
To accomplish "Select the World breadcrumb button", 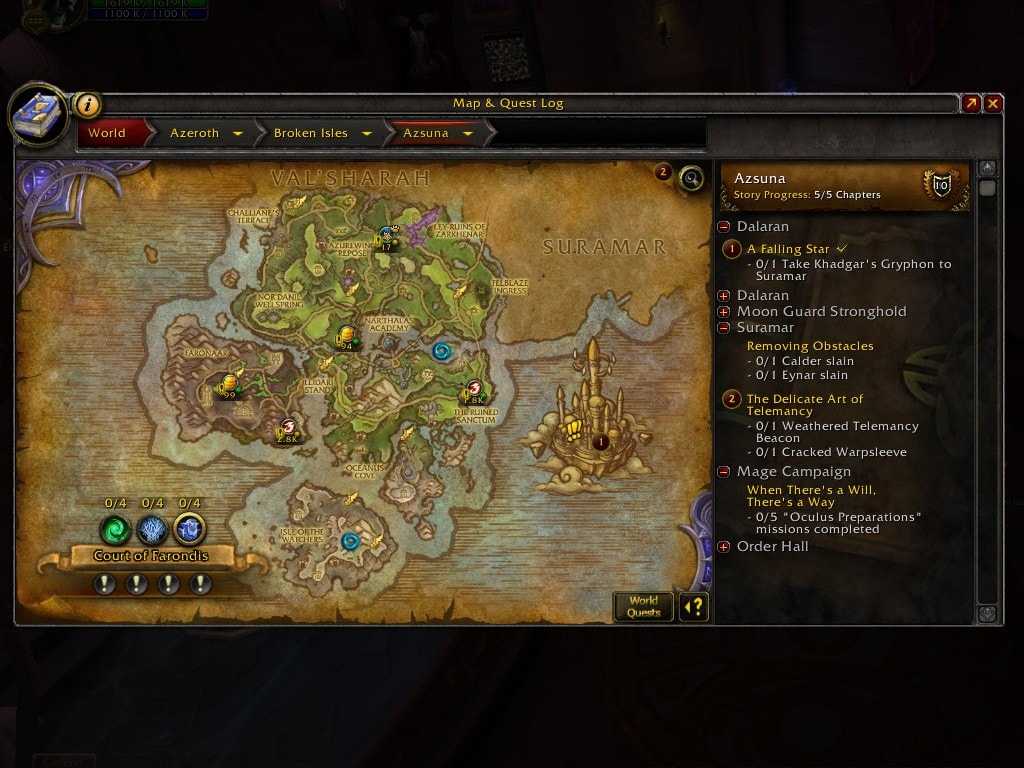I will pos(107,133).
